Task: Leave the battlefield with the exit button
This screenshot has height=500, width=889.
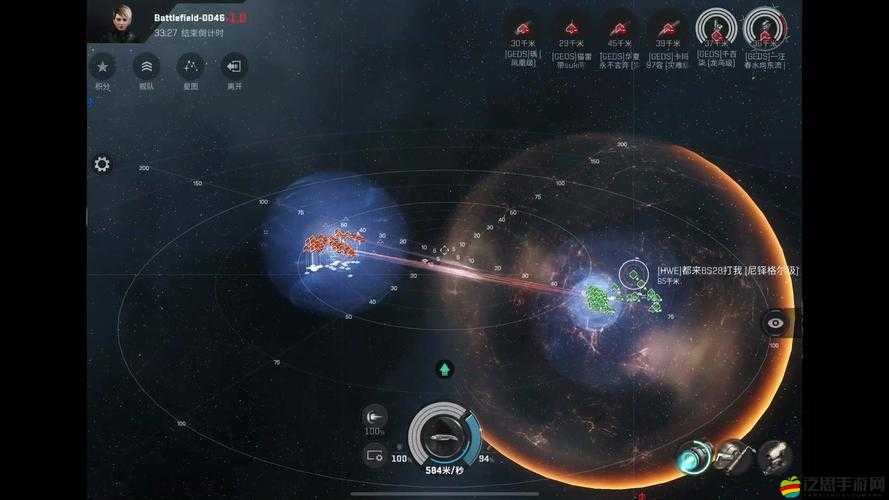Action: coord(234,67)
